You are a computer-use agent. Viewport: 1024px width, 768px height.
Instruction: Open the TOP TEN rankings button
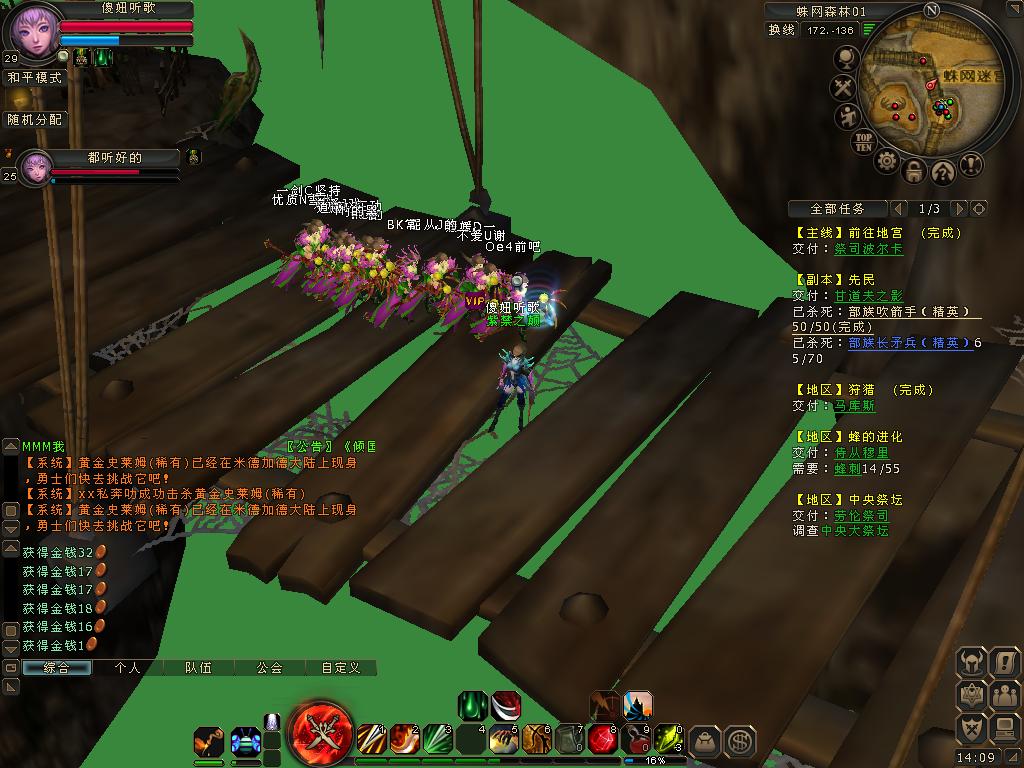tap(864, 141)
